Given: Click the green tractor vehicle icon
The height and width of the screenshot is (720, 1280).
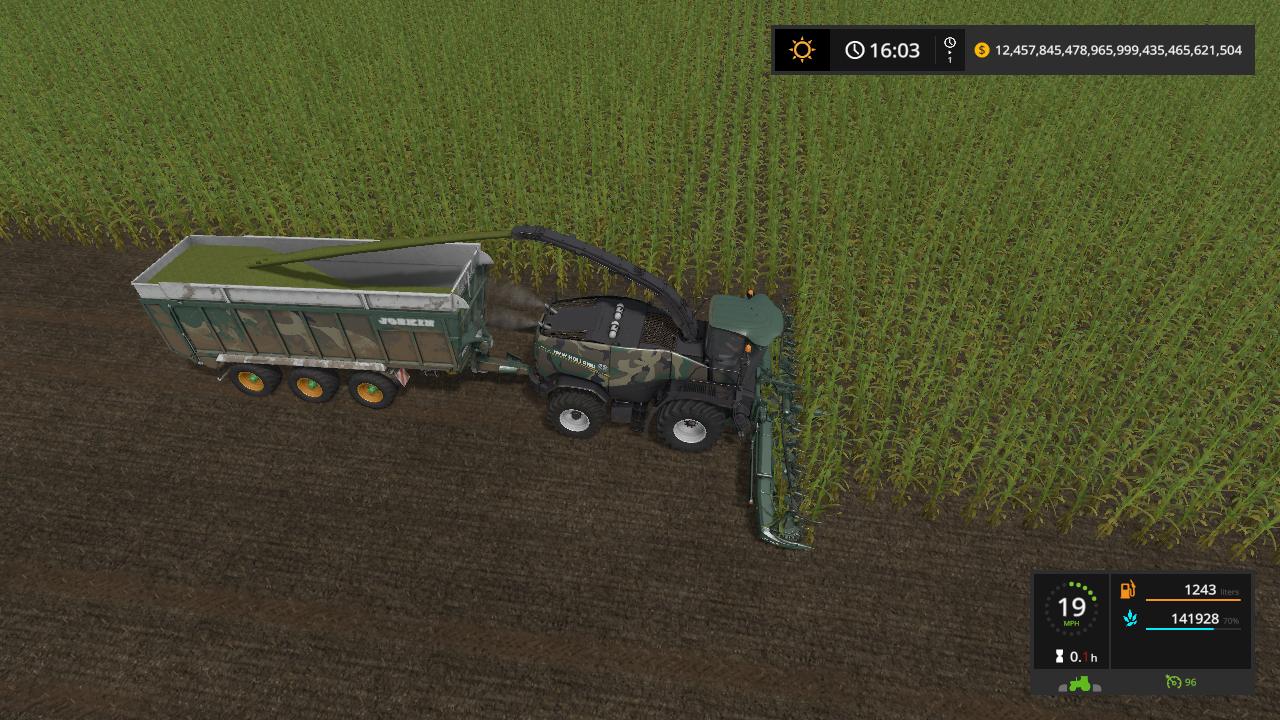Looking at the screenshot, I should pyautogui.click(x=1079, y=683).
